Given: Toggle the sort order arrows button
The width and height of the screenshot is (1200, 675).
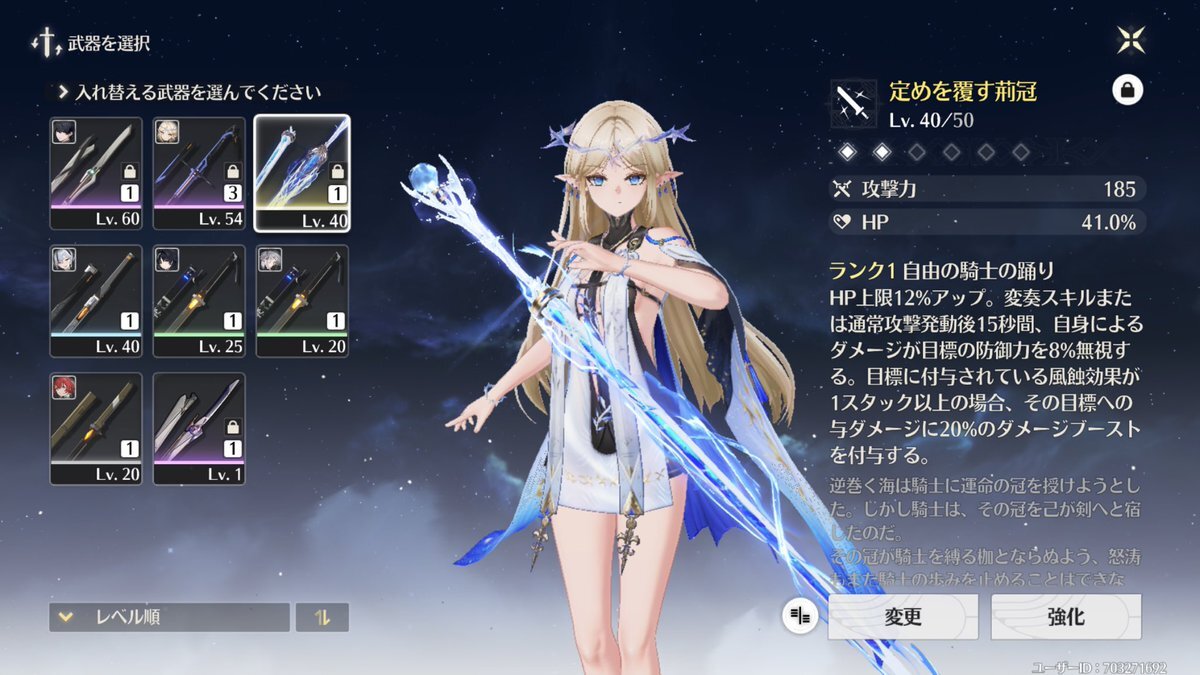Looking at the screenshot, I should [x=322, y=617].
